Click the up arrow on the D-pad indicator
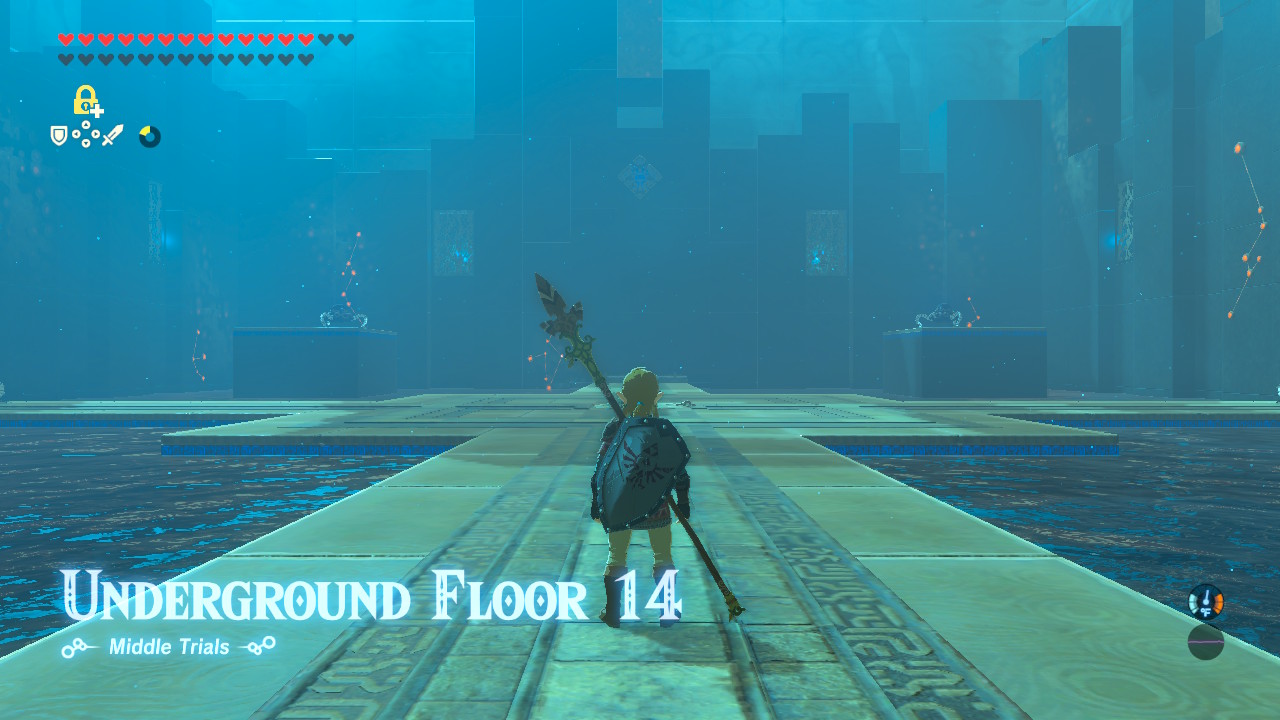This screenshot has width=1280, height=720. tap(86, 124)
